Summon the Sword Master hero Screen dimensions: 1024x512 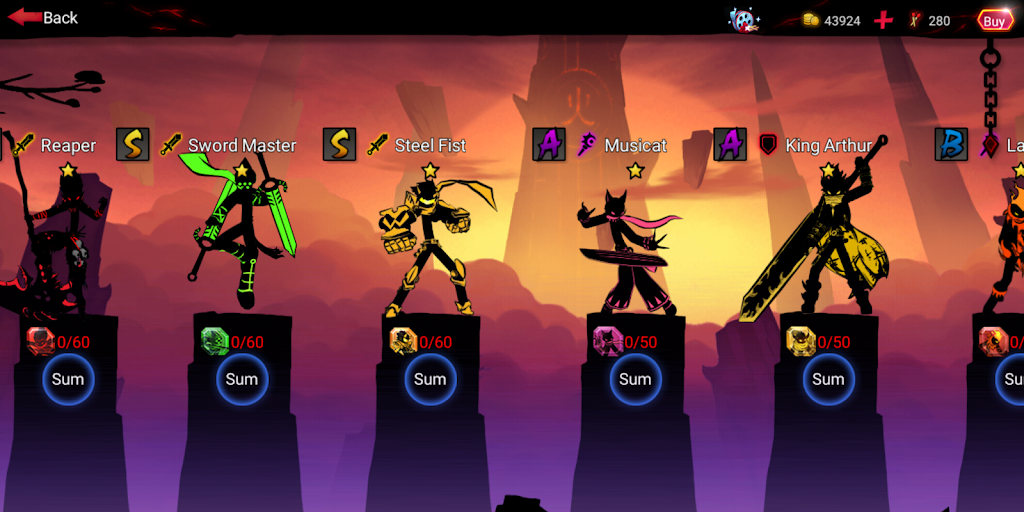coord(241,379)
